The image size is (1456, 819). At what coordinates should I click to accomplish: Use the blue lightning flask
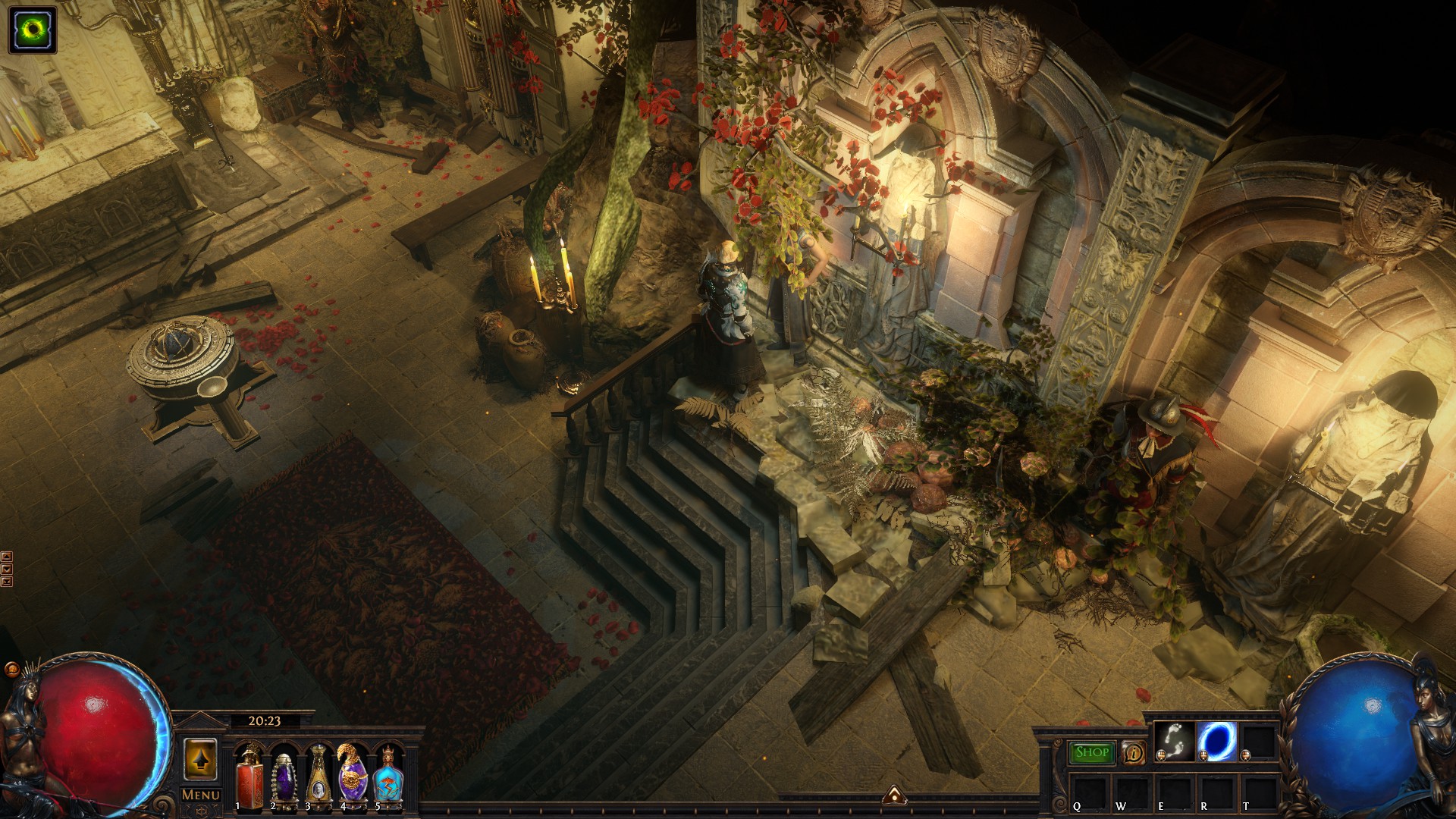click(388, 777)
